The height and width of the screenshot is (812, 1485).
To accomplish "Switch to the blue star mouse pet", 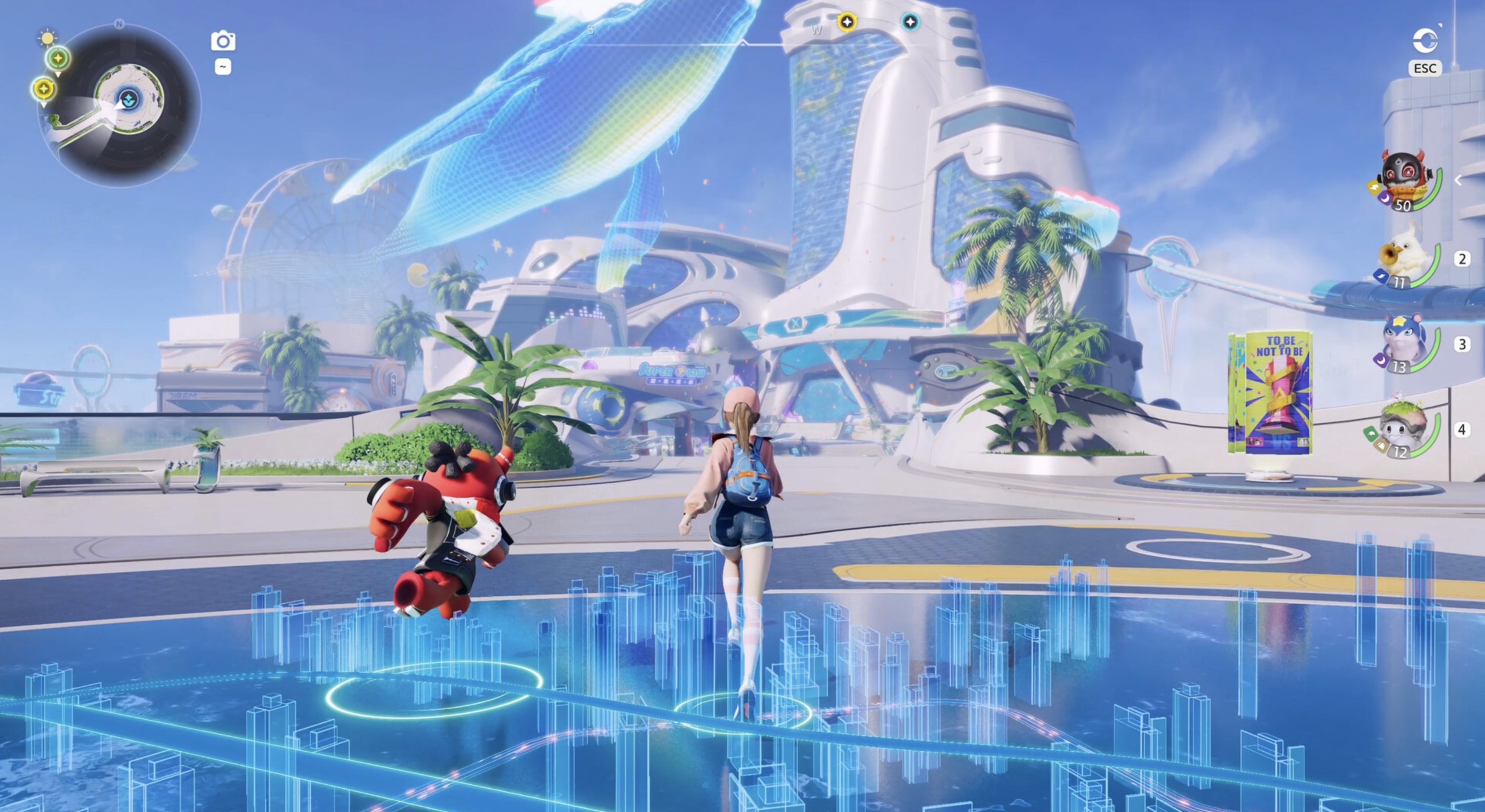I will [1405, 346].
